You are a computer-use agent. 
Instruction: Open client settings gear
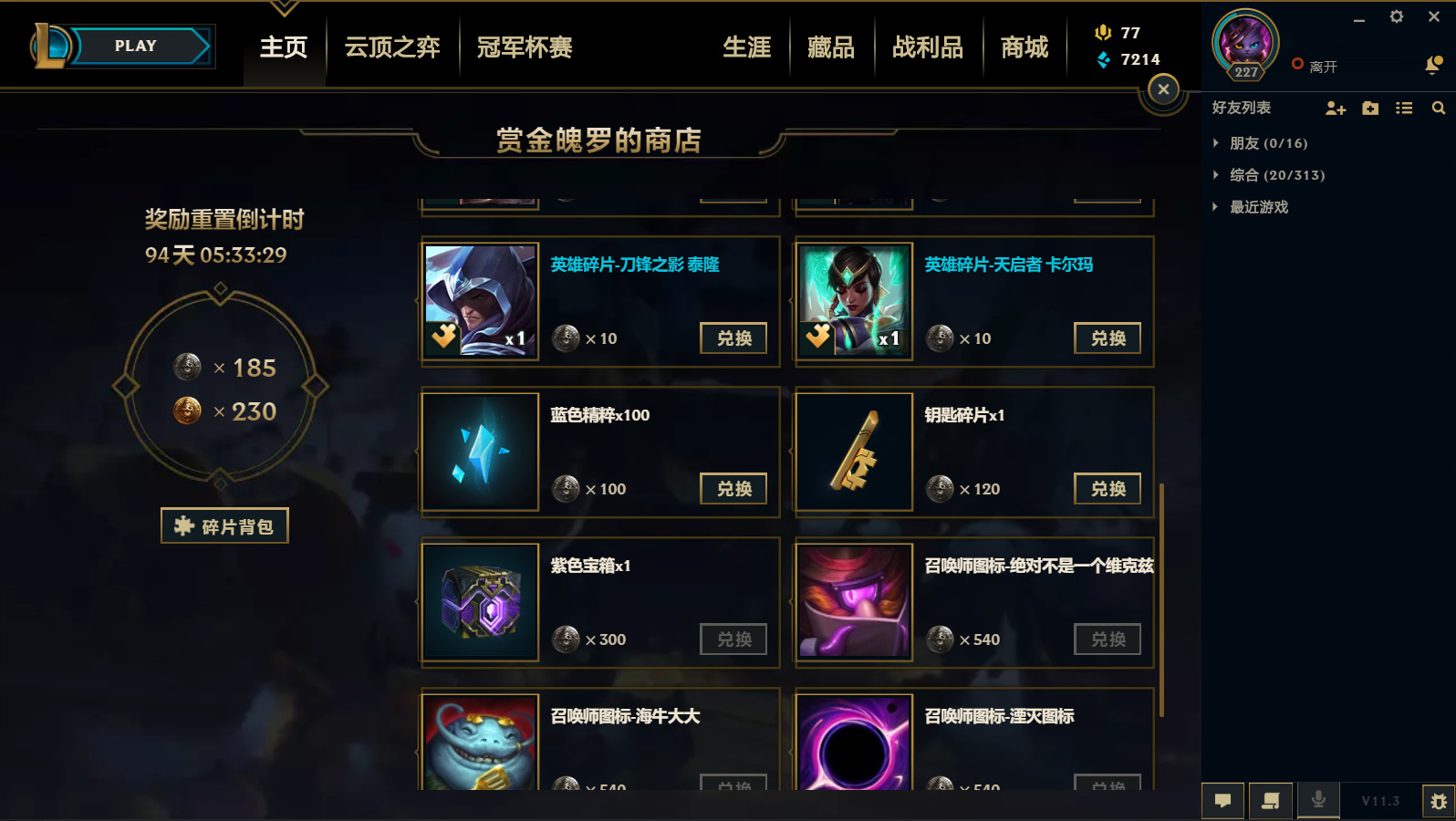click(1396, 16)
